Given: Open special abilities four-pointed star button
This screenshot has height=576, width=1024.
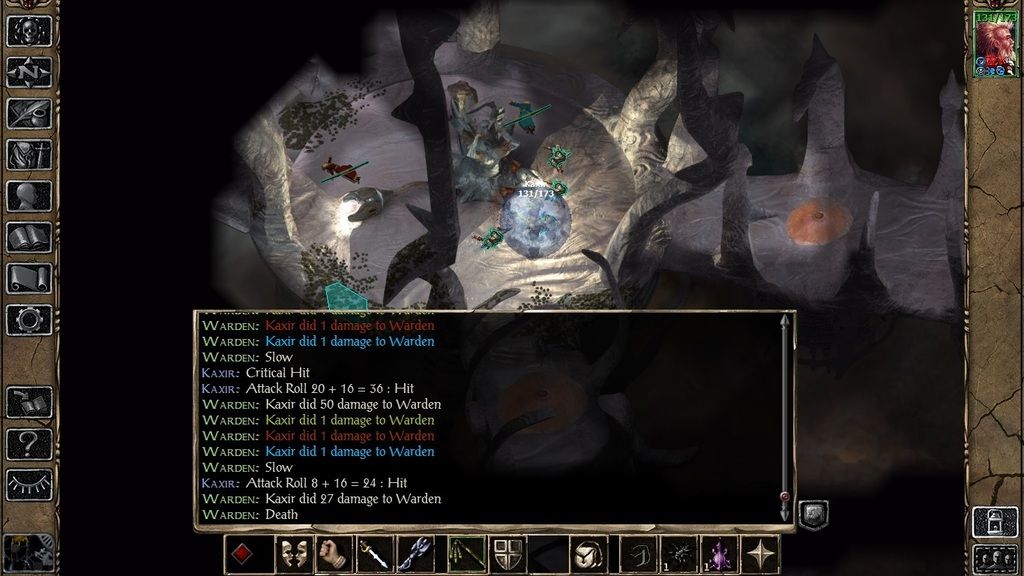Looking at the screenshot, I should click(764, 554).
